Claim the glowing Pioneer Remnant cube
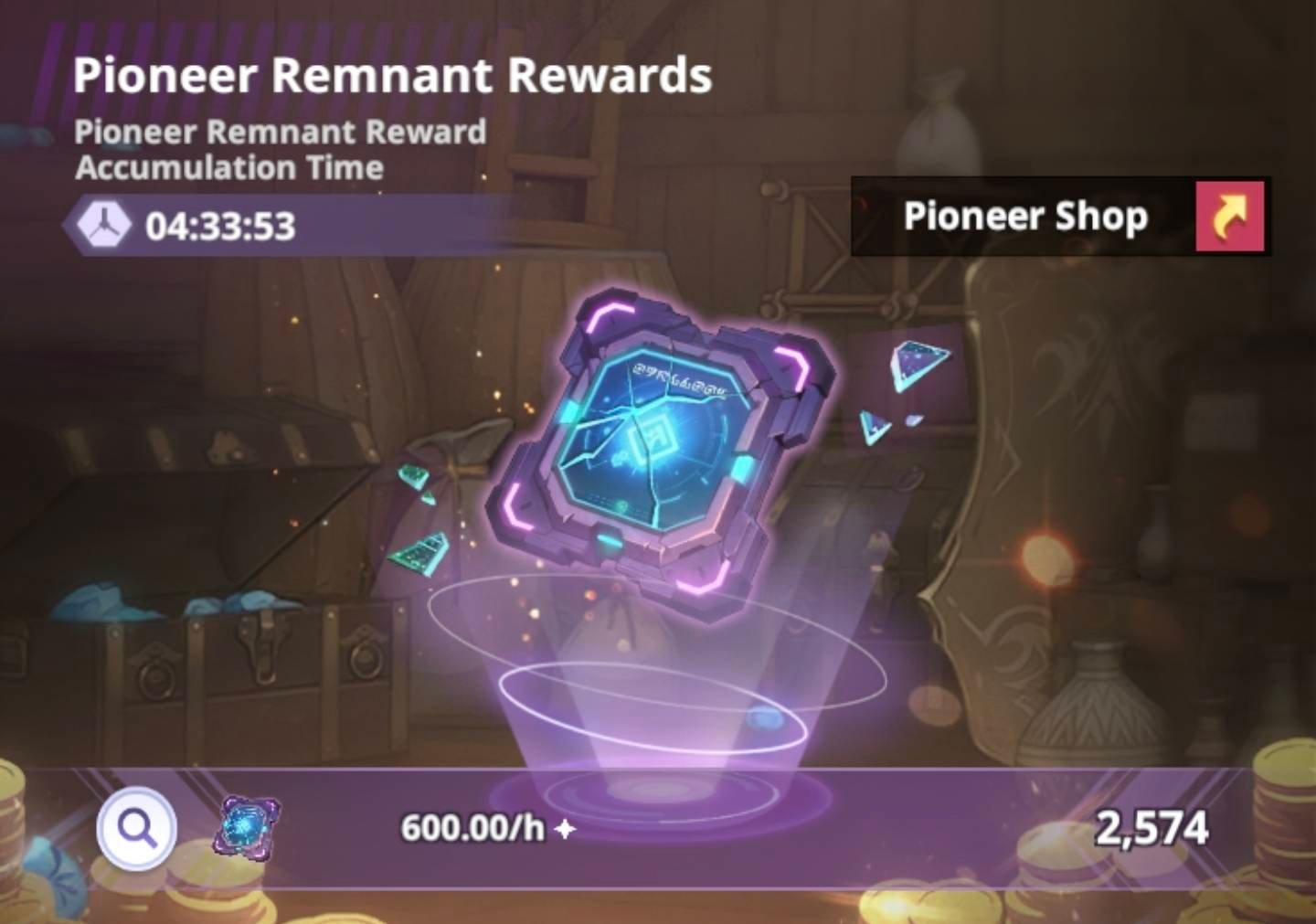 click(660, 448)
